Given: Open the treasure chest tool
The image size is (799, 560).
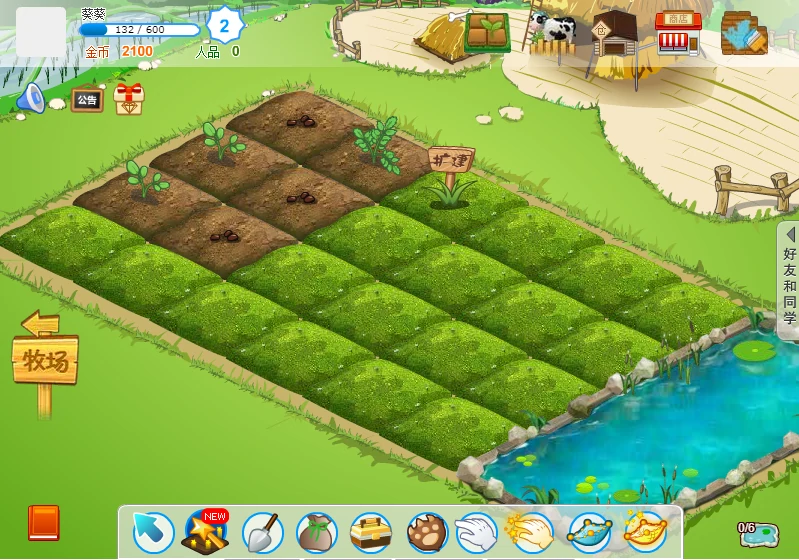Looking at the screenshot, I should tap(371, 533).
